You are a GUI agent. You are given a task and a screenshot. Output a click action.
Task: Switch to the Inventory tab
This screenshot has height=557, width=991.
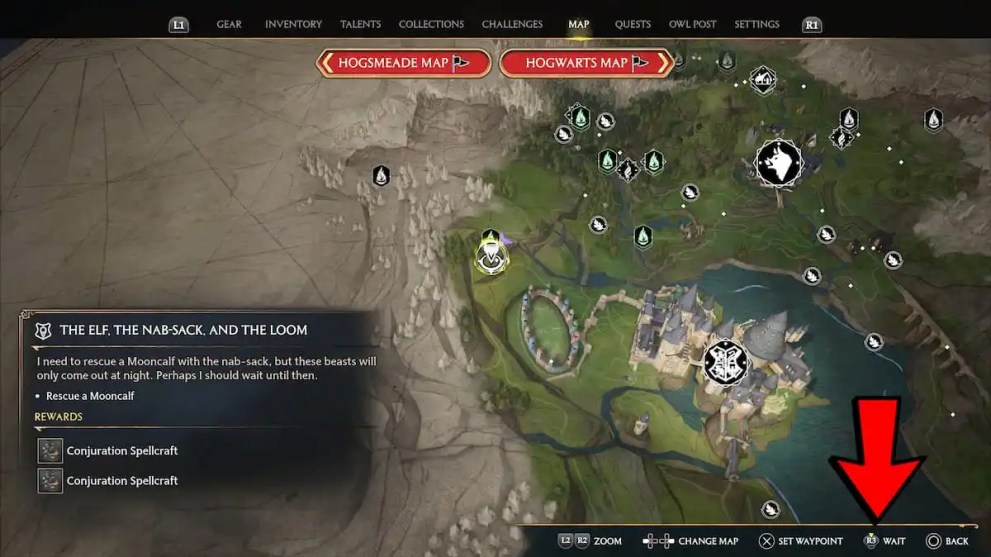point(293,24)
